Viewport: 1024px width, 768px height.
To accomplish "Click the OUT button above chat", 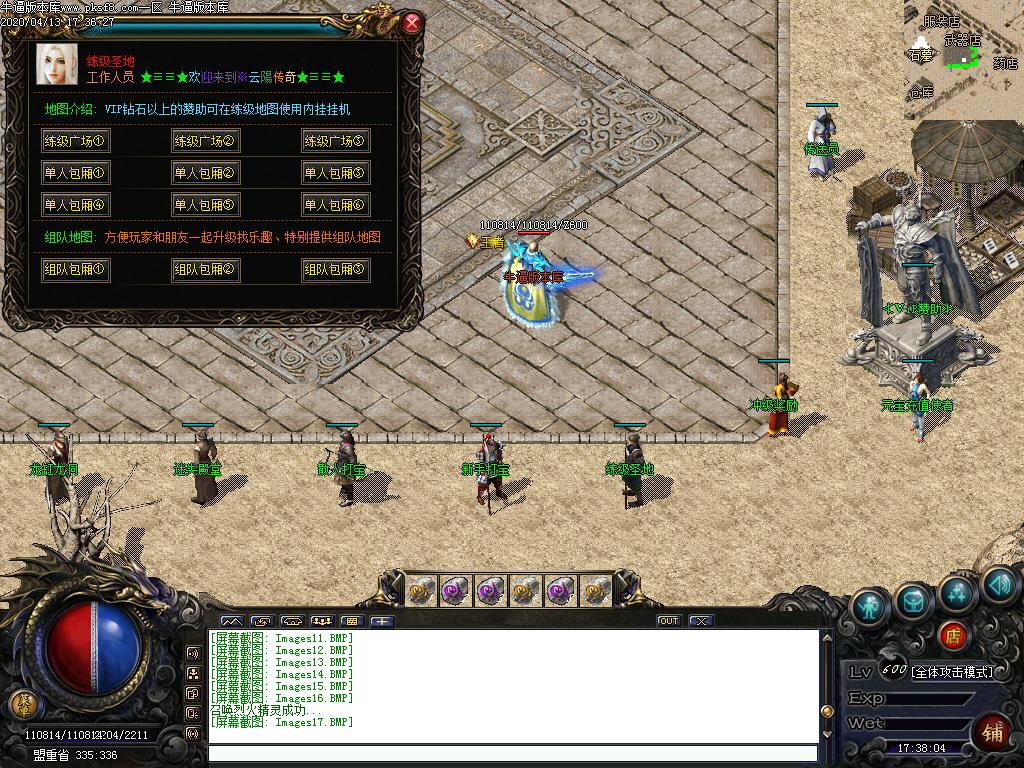I will pyautogui.click(x=669, y=621).
